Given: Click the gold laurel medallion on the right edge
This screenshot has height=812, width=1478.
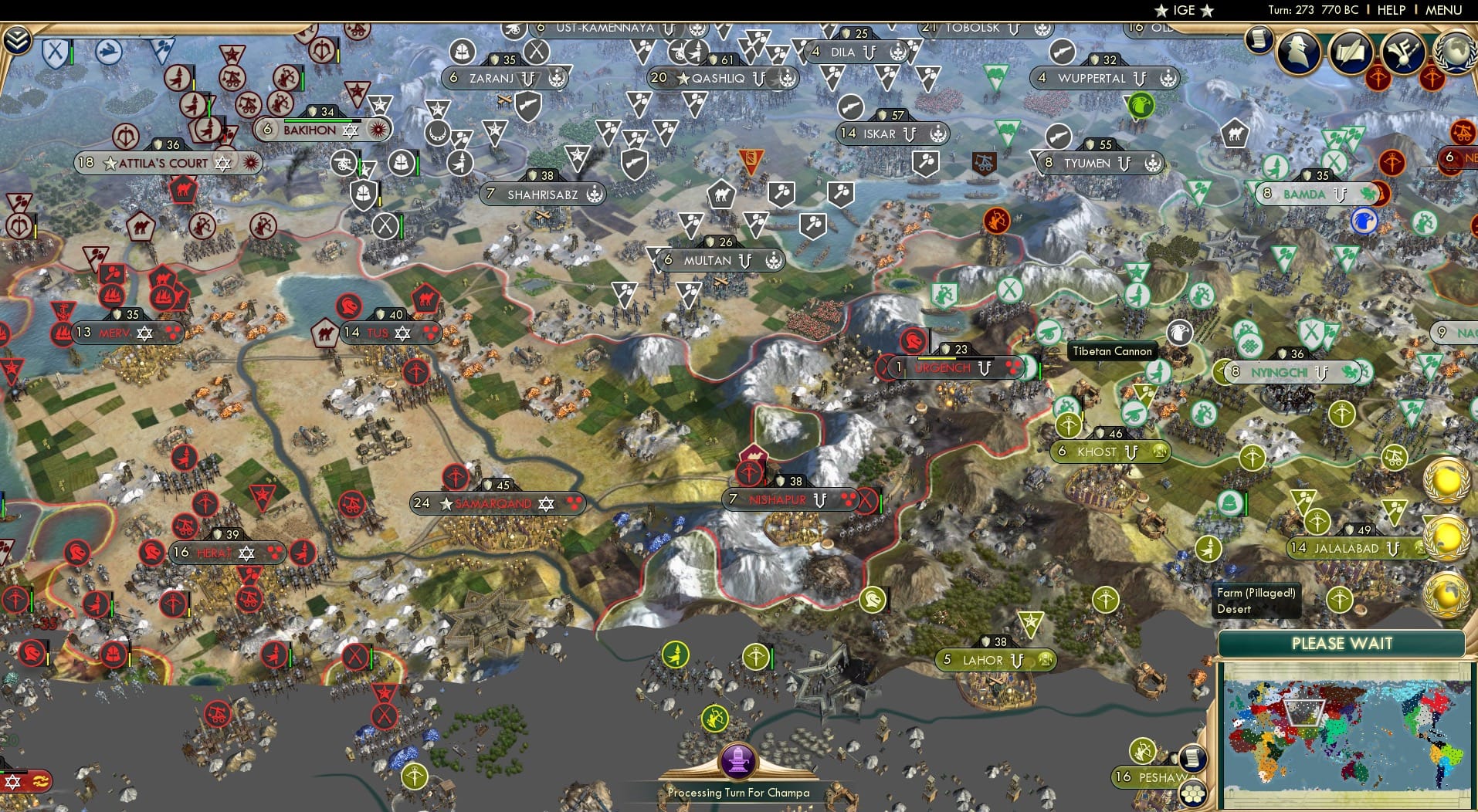Looking at the screenshot, I should pos(1446,483).
